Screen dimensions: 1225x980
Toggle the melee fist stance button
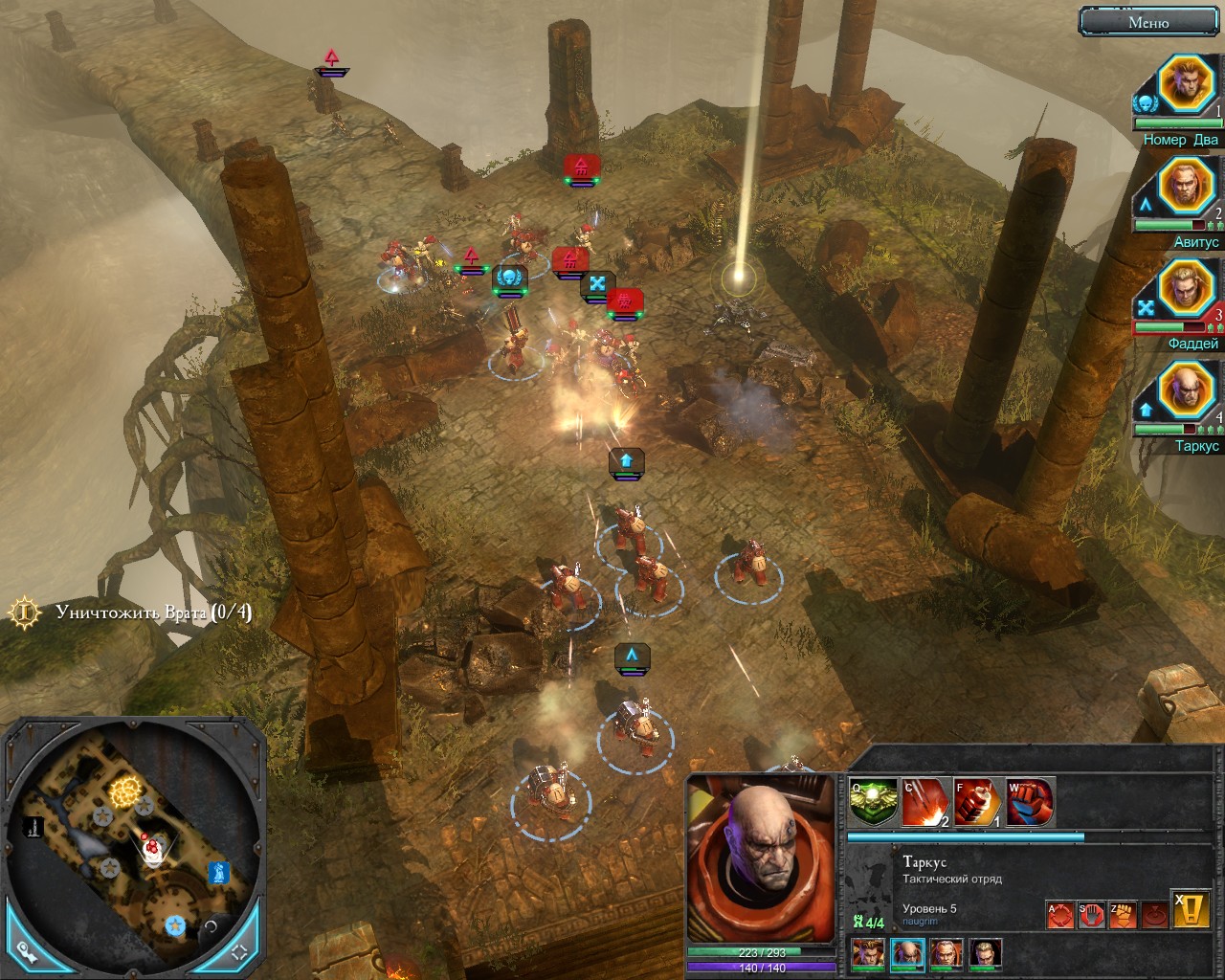coord(1122,916)
